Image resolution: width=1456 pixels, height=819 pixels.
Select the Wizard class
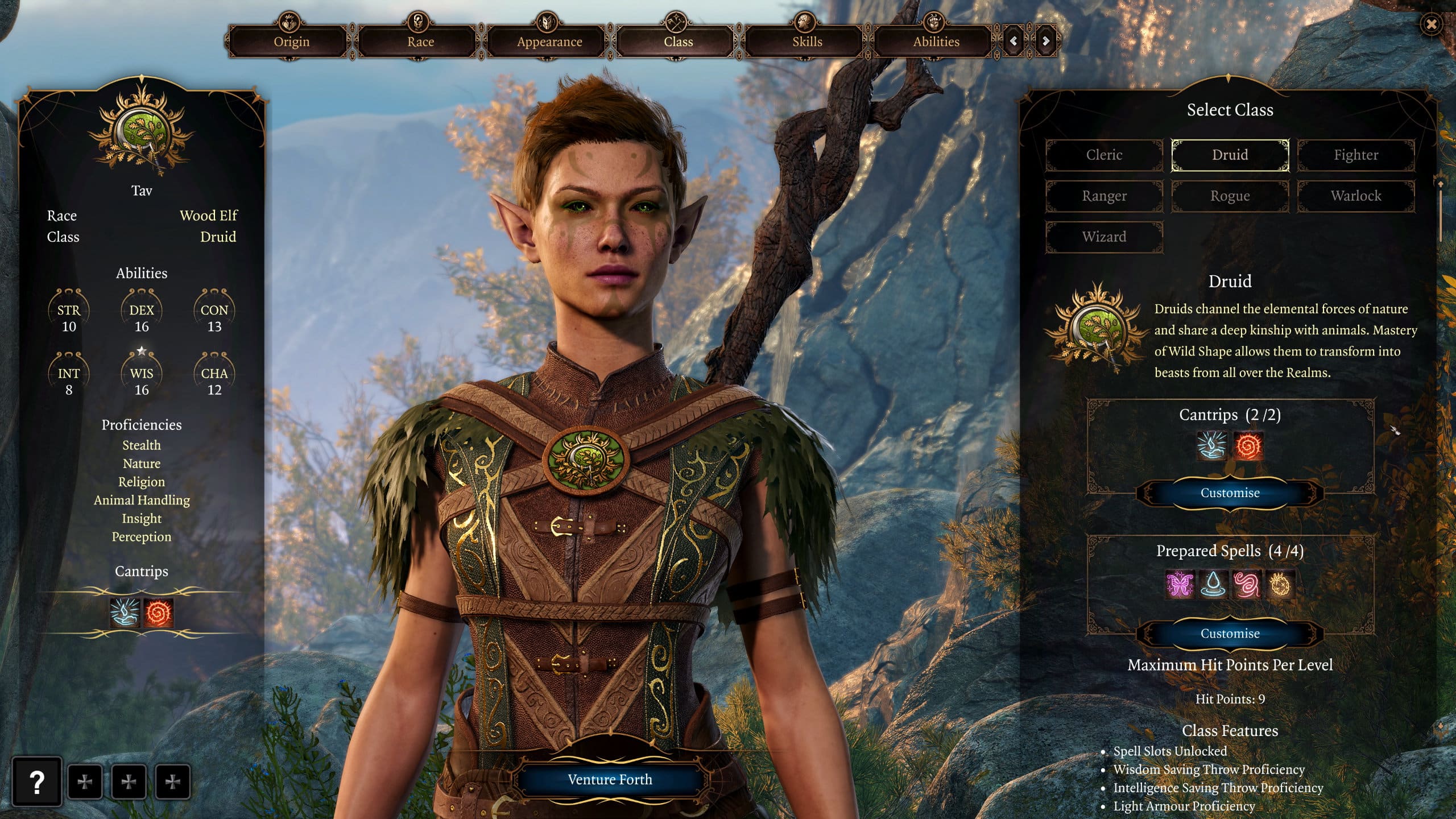pos(1103,237)
